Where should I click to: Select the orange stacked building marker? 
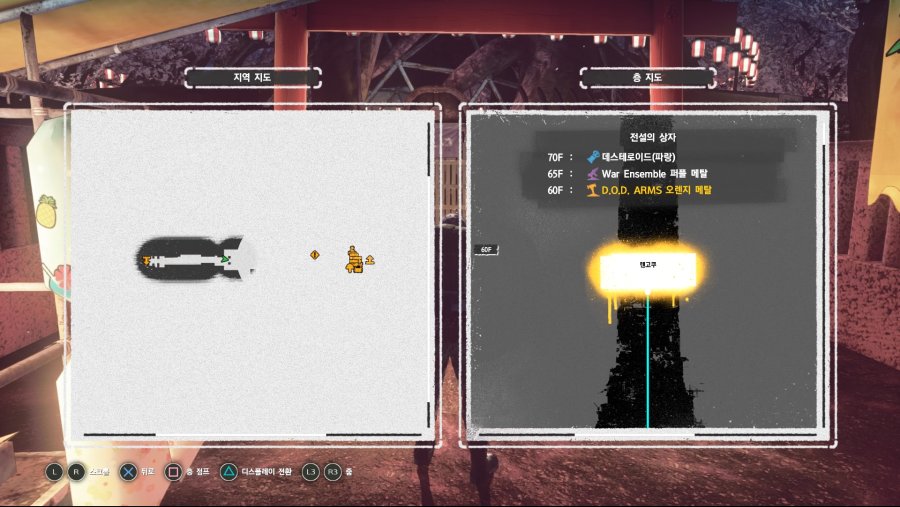pos(353,260)
